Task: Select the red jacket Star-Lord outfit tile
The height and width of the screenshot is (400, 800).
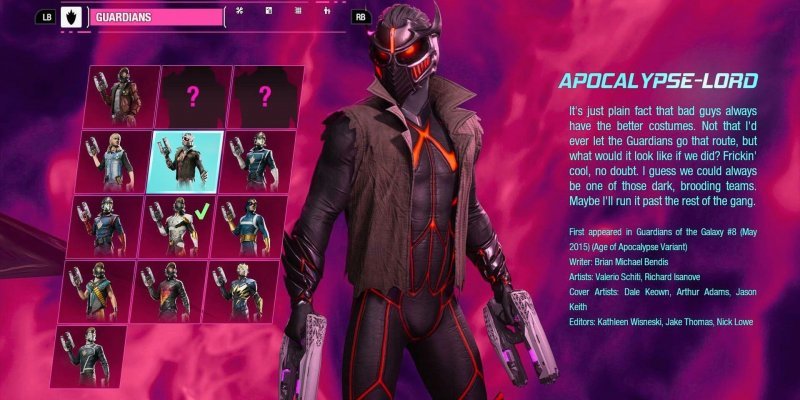Action: coord(113,97)
